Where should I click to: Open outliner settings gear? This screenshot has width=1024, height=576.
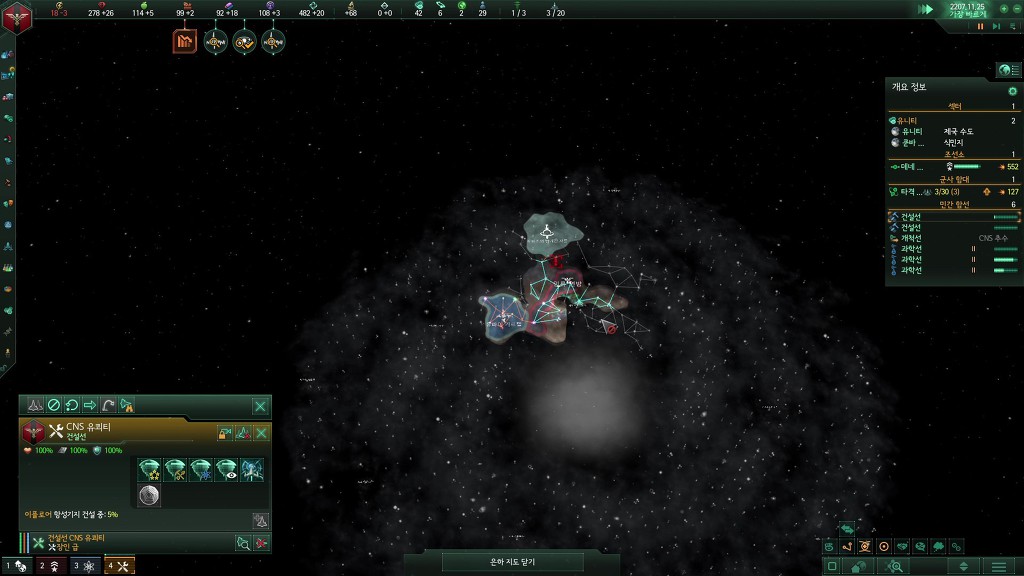(1012, 91)
